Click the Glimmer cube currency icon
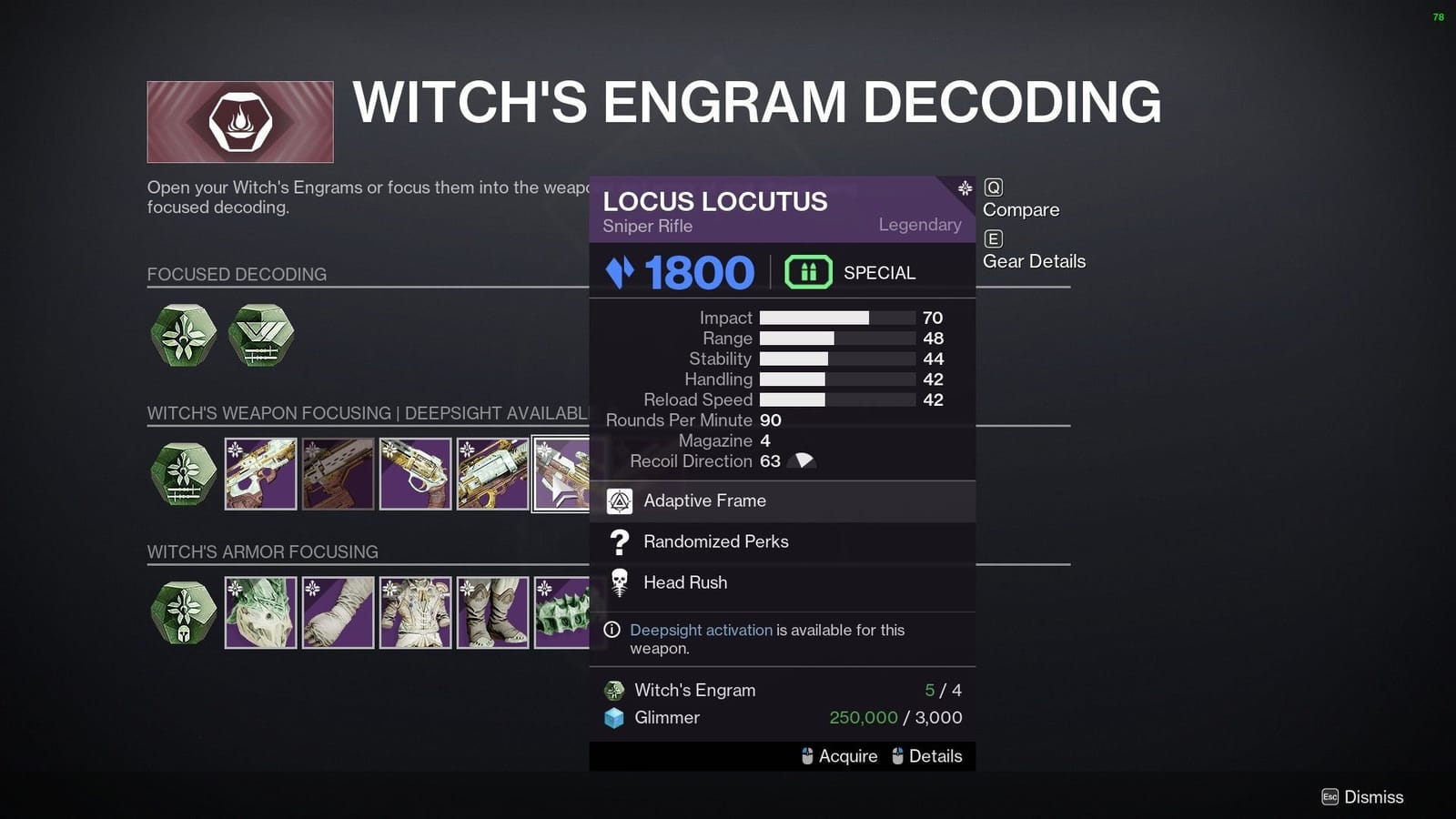The image size is (1456, 819). 615,718
